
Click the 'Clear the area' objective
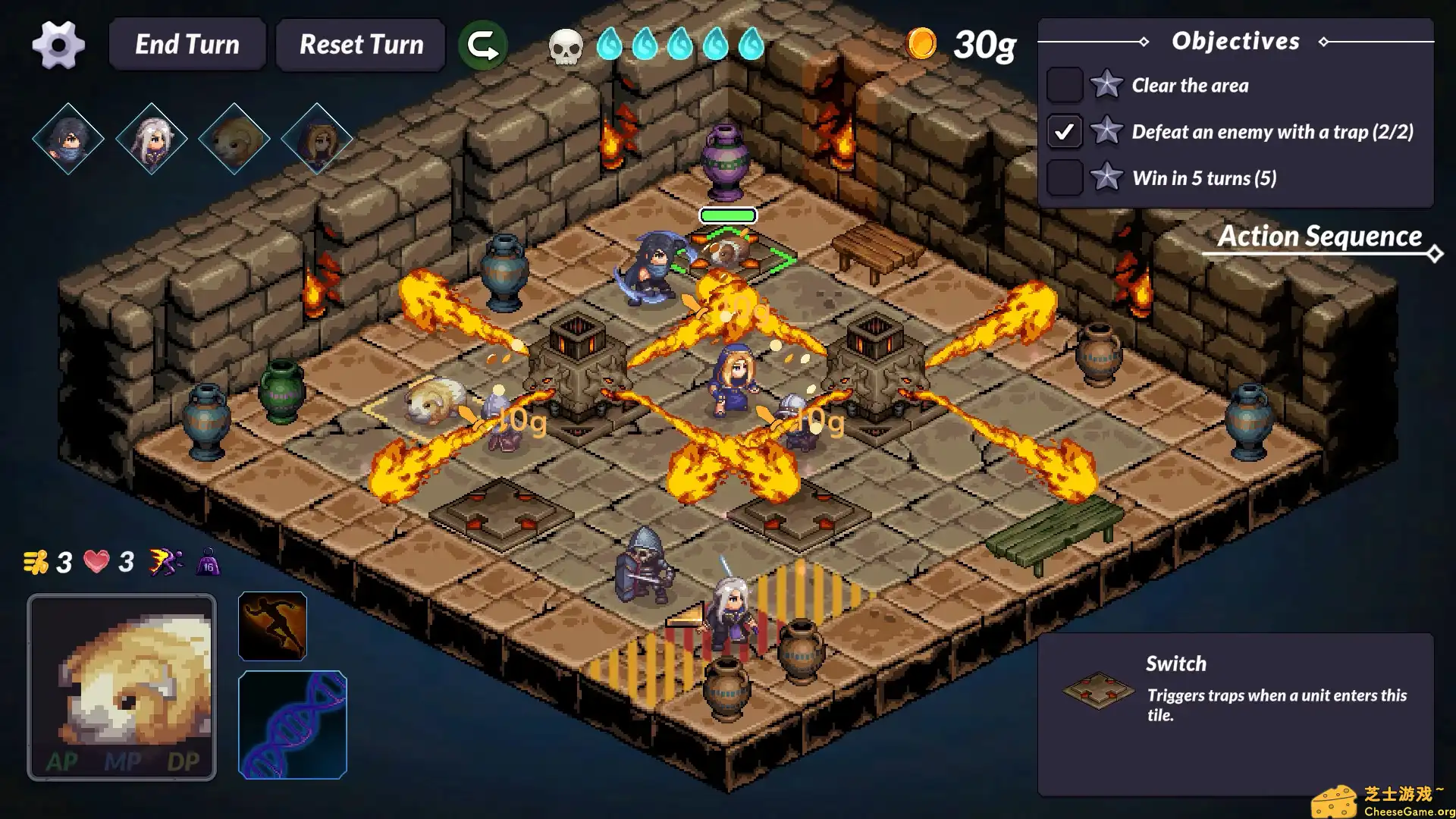point(1189,86)
